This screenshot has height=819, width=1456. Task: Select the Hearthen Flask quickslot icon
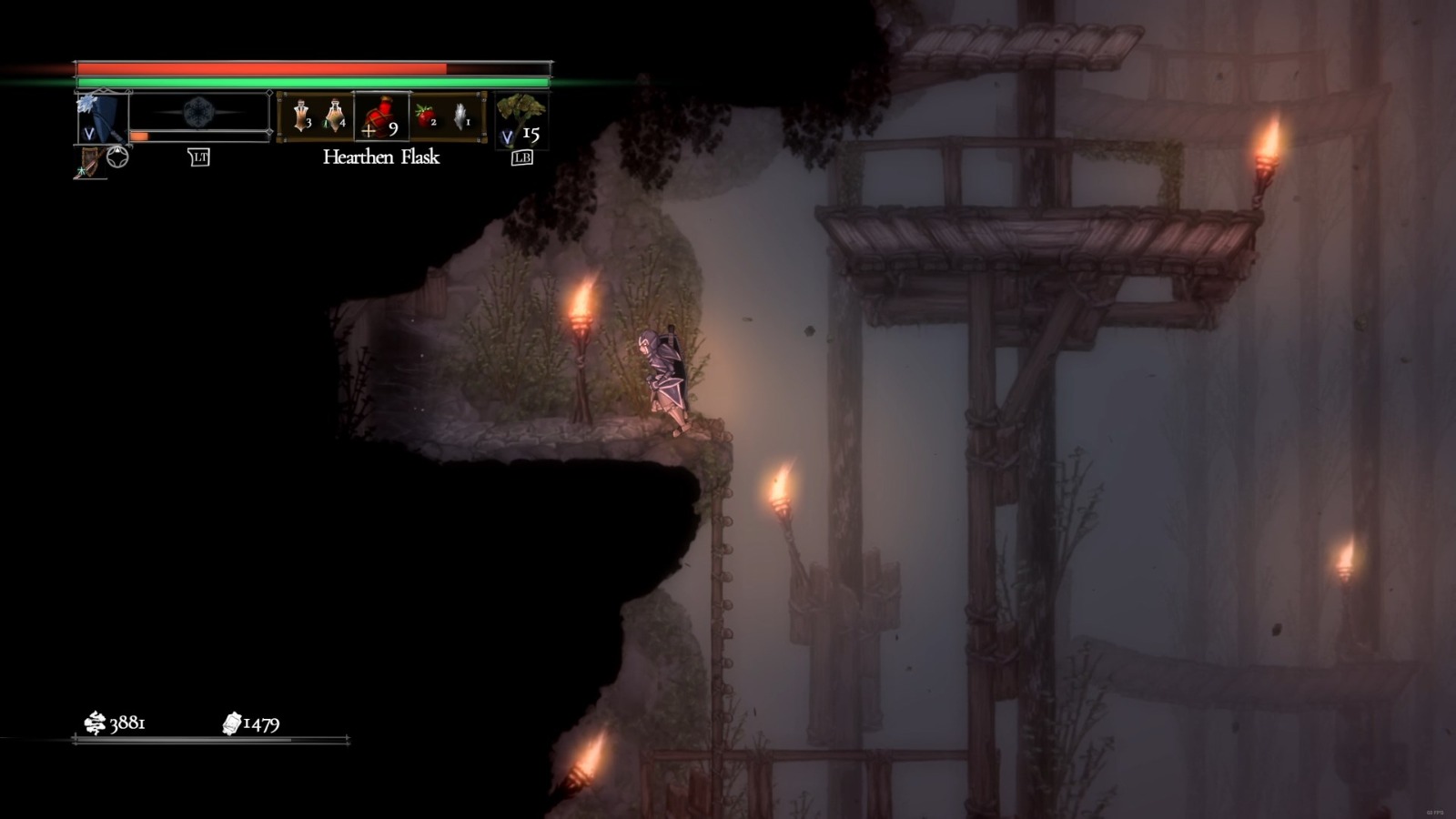point(379,116)
